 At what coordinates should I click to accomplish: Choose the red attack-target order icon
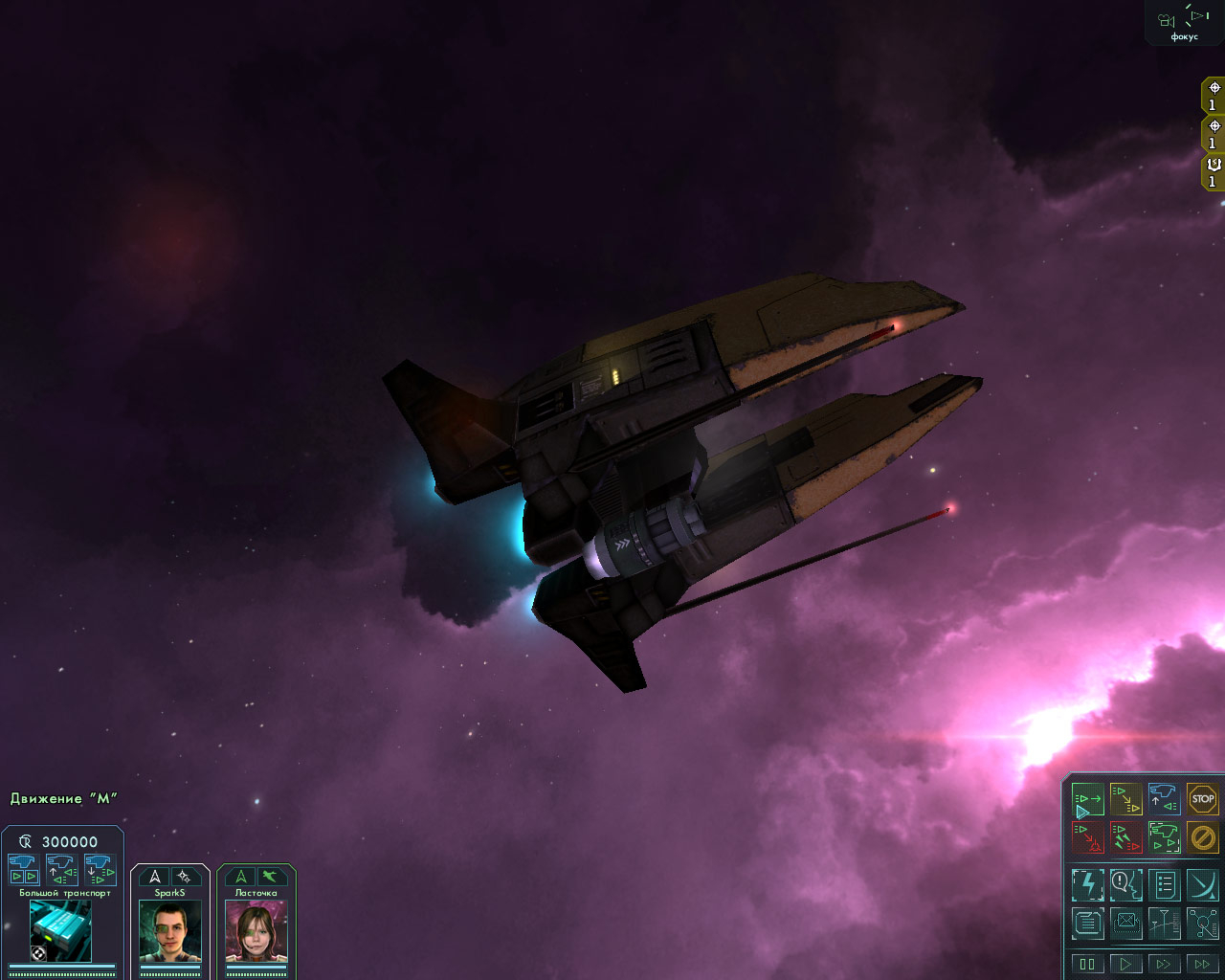[x=1087, y=837]
